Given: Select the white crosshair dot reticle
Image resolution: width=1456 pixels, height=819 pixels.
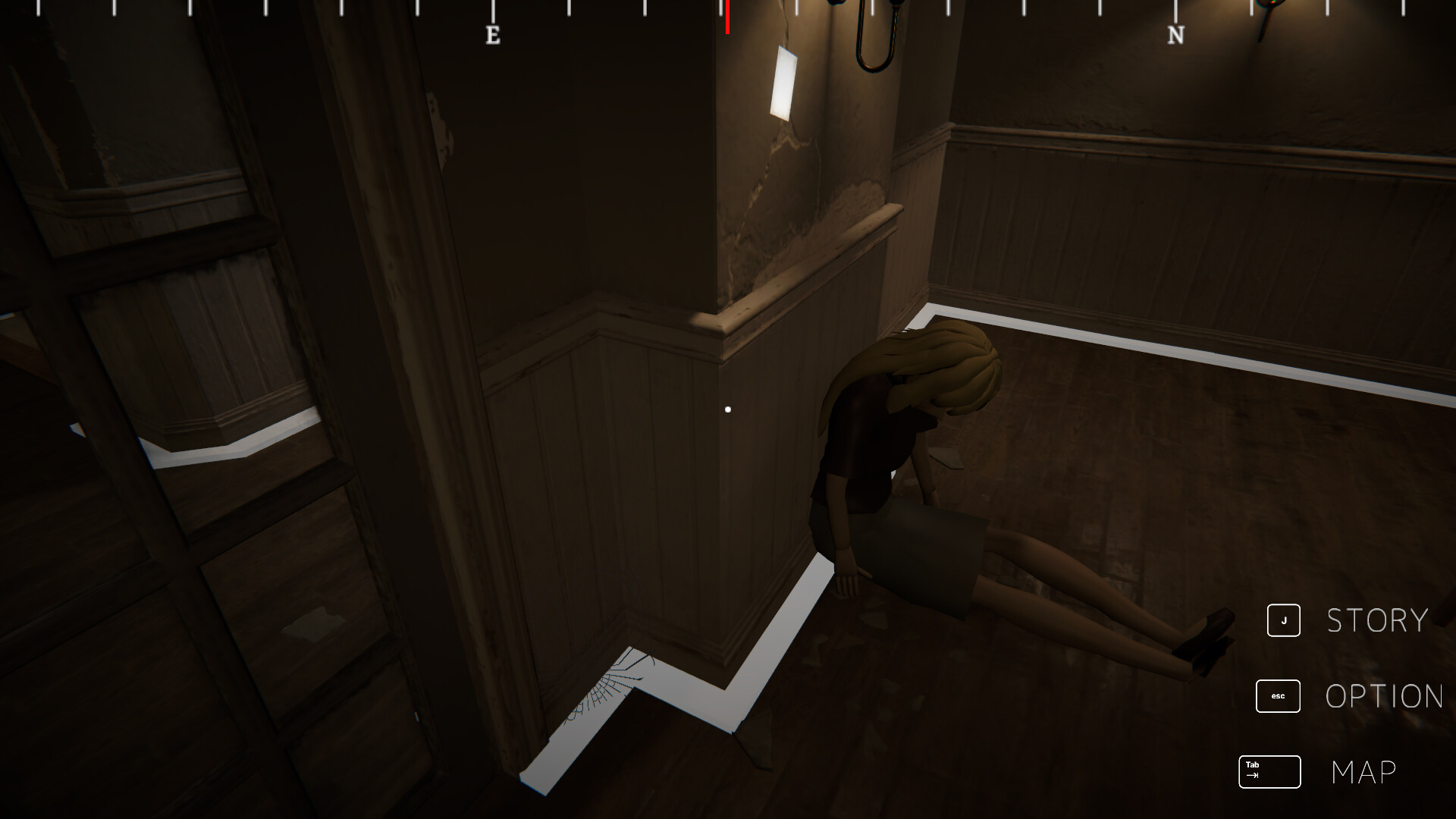Looking at the screenshot, I should click(729, 408).
